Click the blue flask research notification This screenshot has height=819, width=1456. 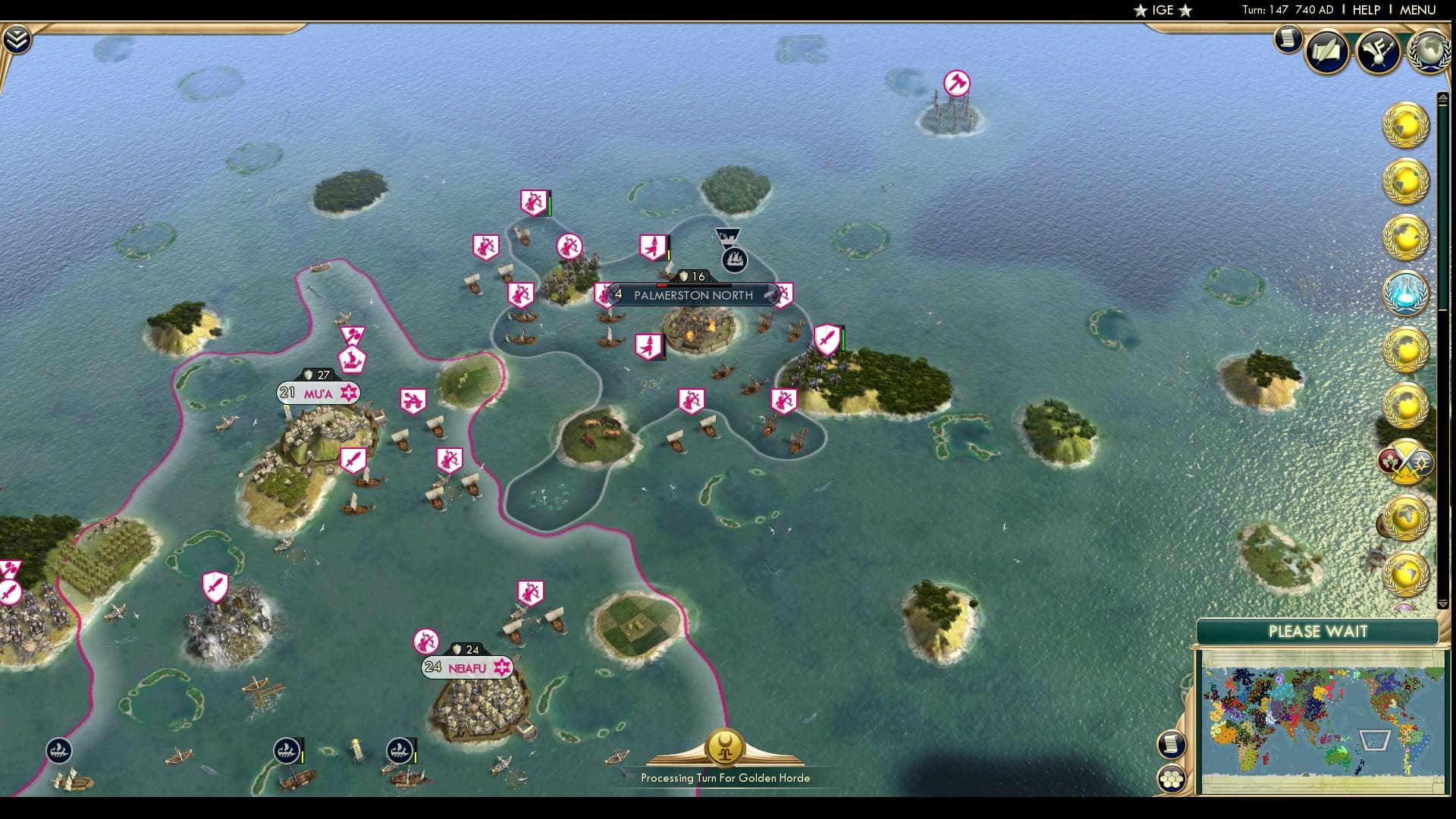pos(1405,292)
